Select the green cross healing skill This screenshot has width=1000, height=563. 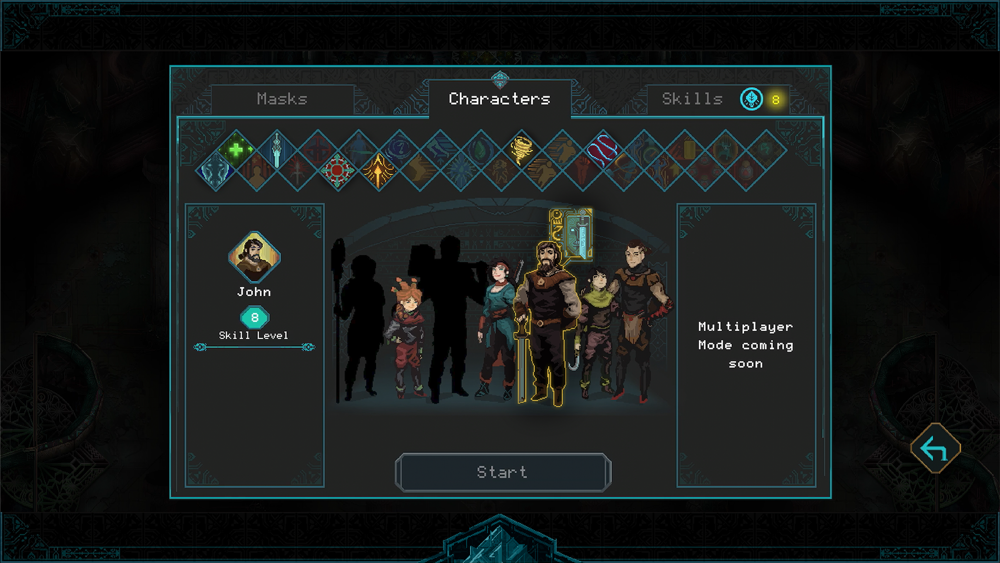(236, 150)
